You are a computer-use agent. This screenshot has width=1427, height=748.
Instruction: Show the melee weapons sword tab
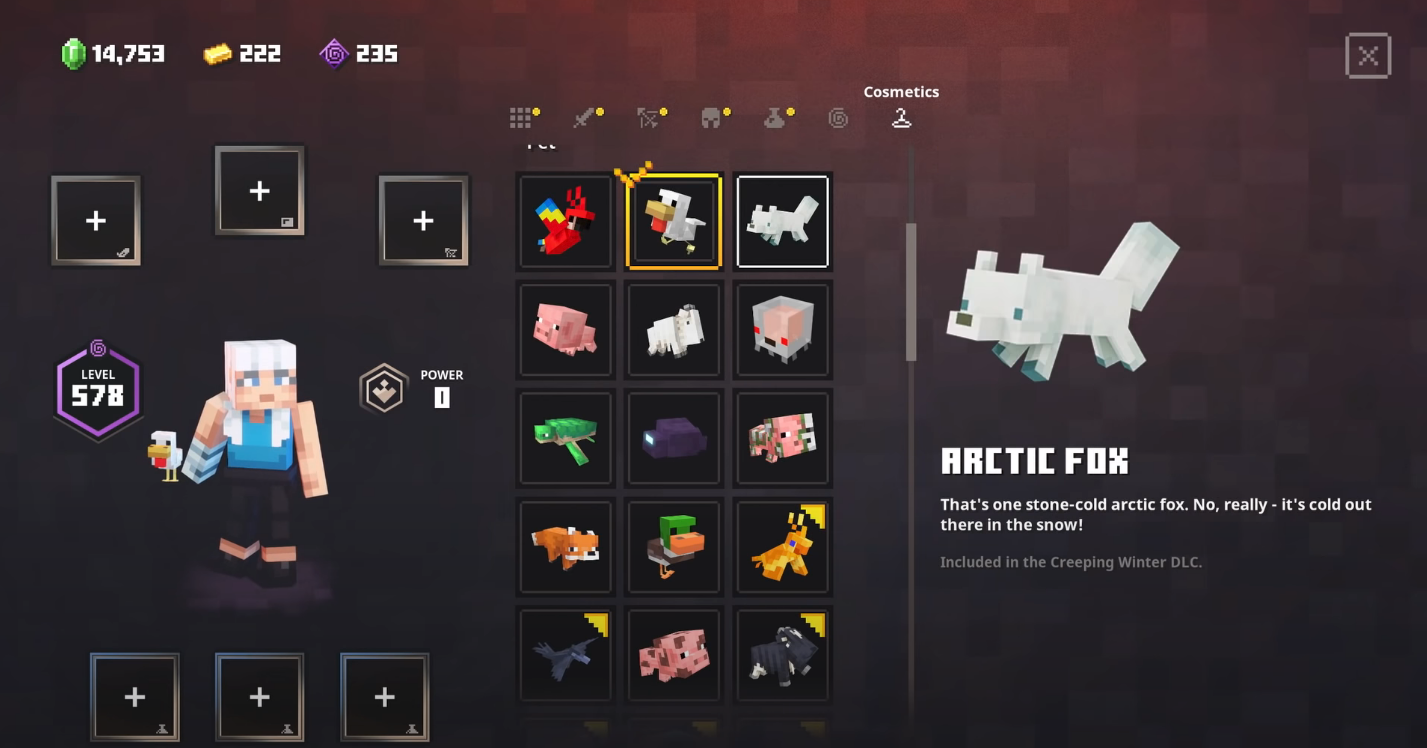click(x=584, y=118)
